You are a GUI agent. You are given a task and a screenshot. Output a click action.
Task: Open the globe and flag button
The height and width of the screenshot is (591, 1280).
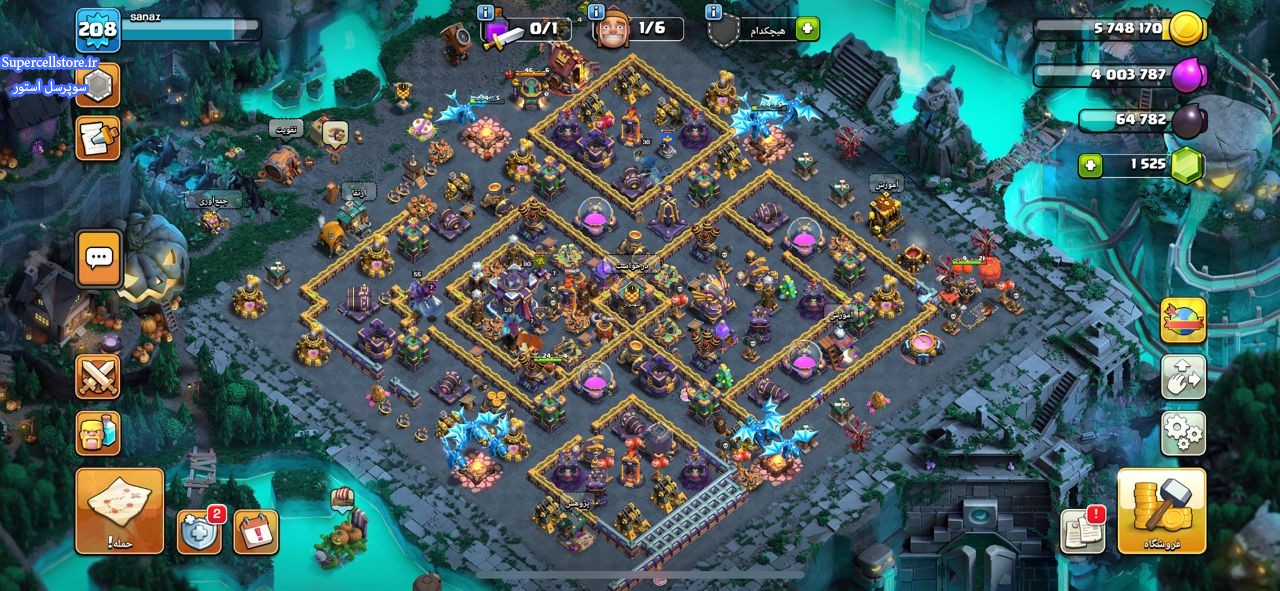pos(1183,321)
